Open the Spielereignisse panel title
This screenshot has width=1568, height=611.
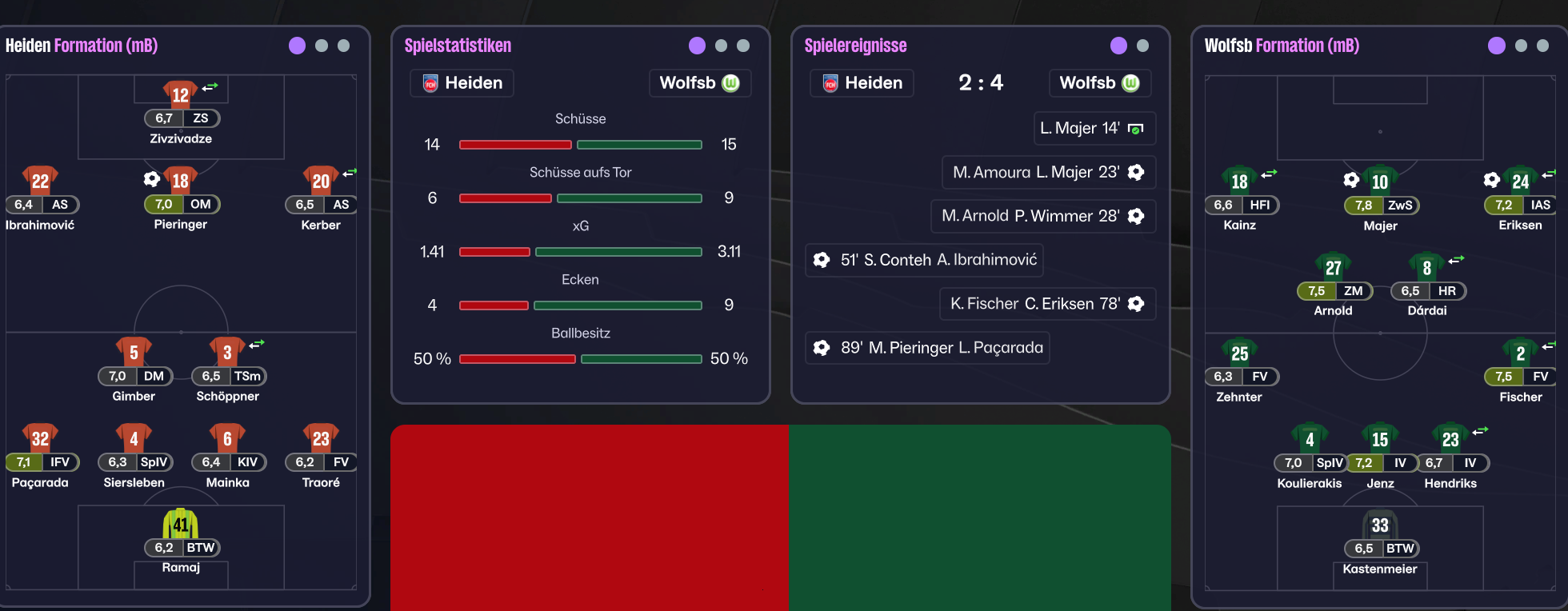pos(855,46)
